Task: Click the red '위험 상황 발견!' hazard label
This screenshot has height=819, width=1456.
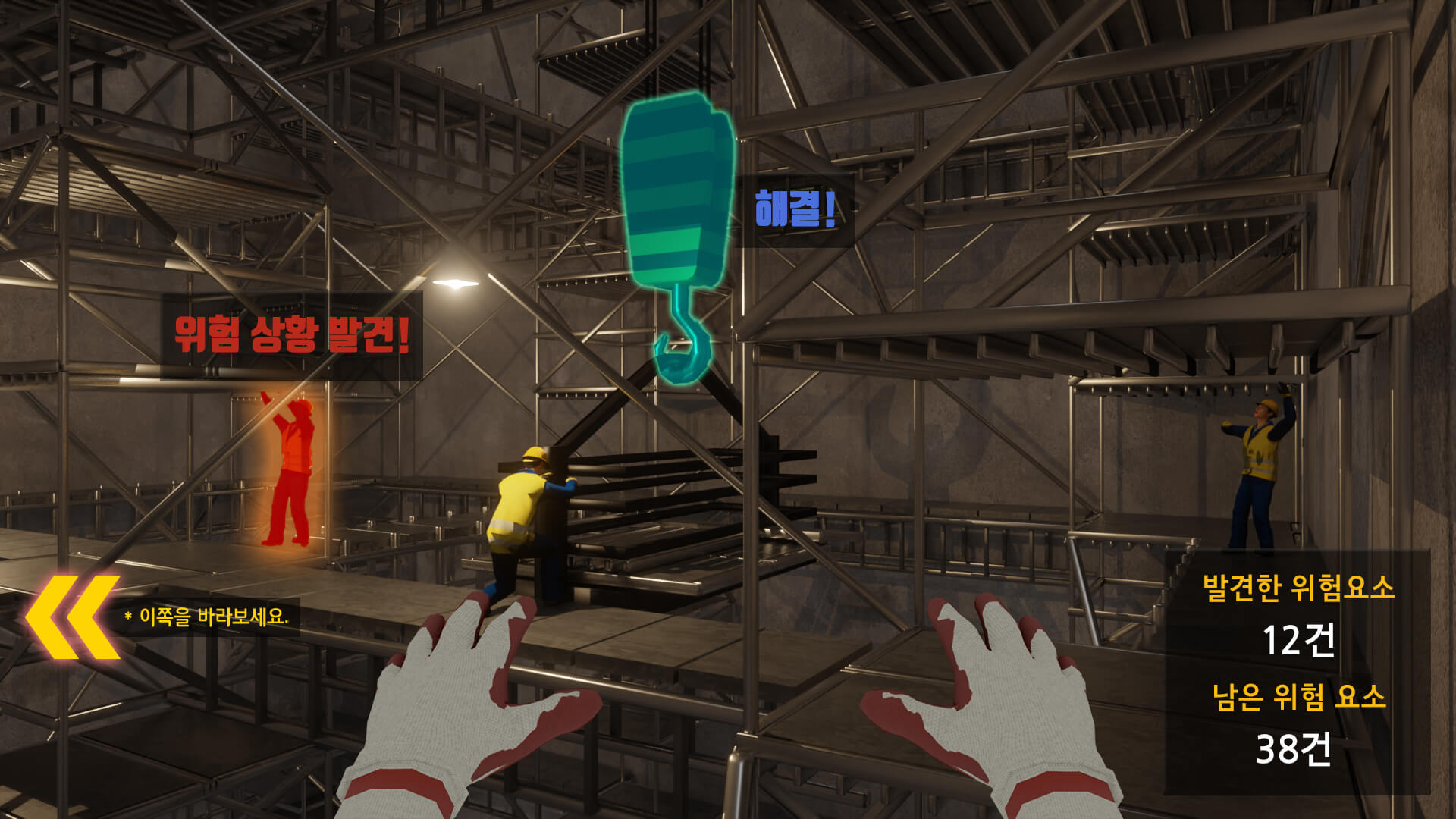Action: (x=292, y=335)
